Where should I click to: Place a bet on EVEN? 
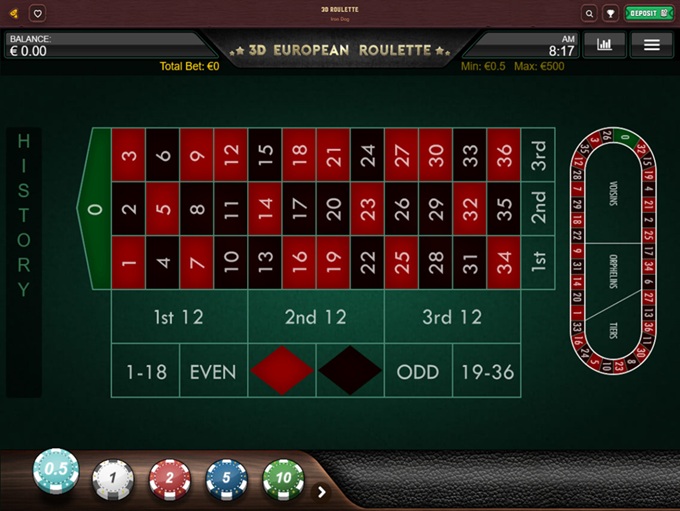pyautogui.click(x=213, y=372)
